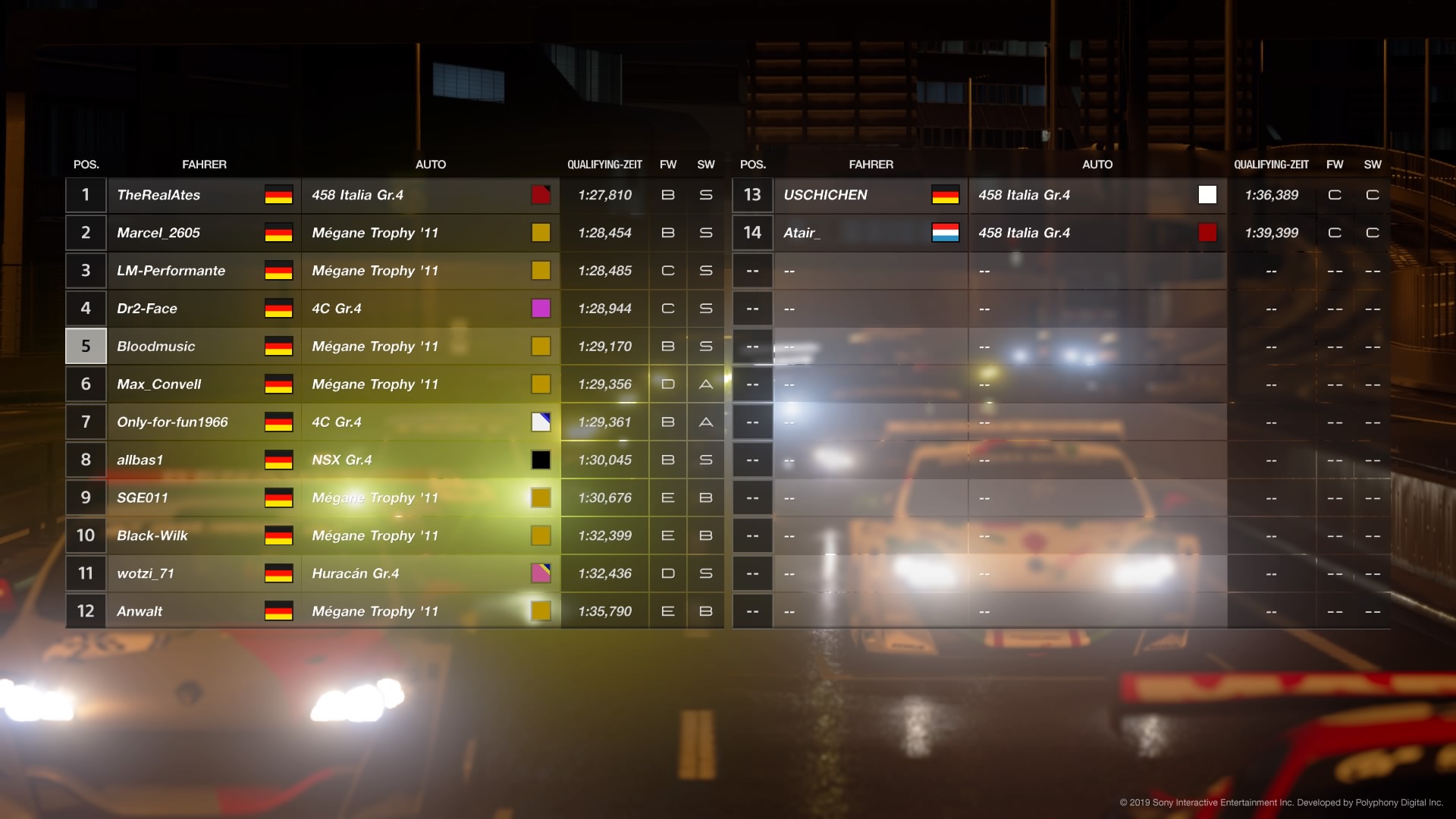This screenshot has height=819, width=1456.
Task: Choose the Only-for-fun1966 entry
Action: pos(172,422)
